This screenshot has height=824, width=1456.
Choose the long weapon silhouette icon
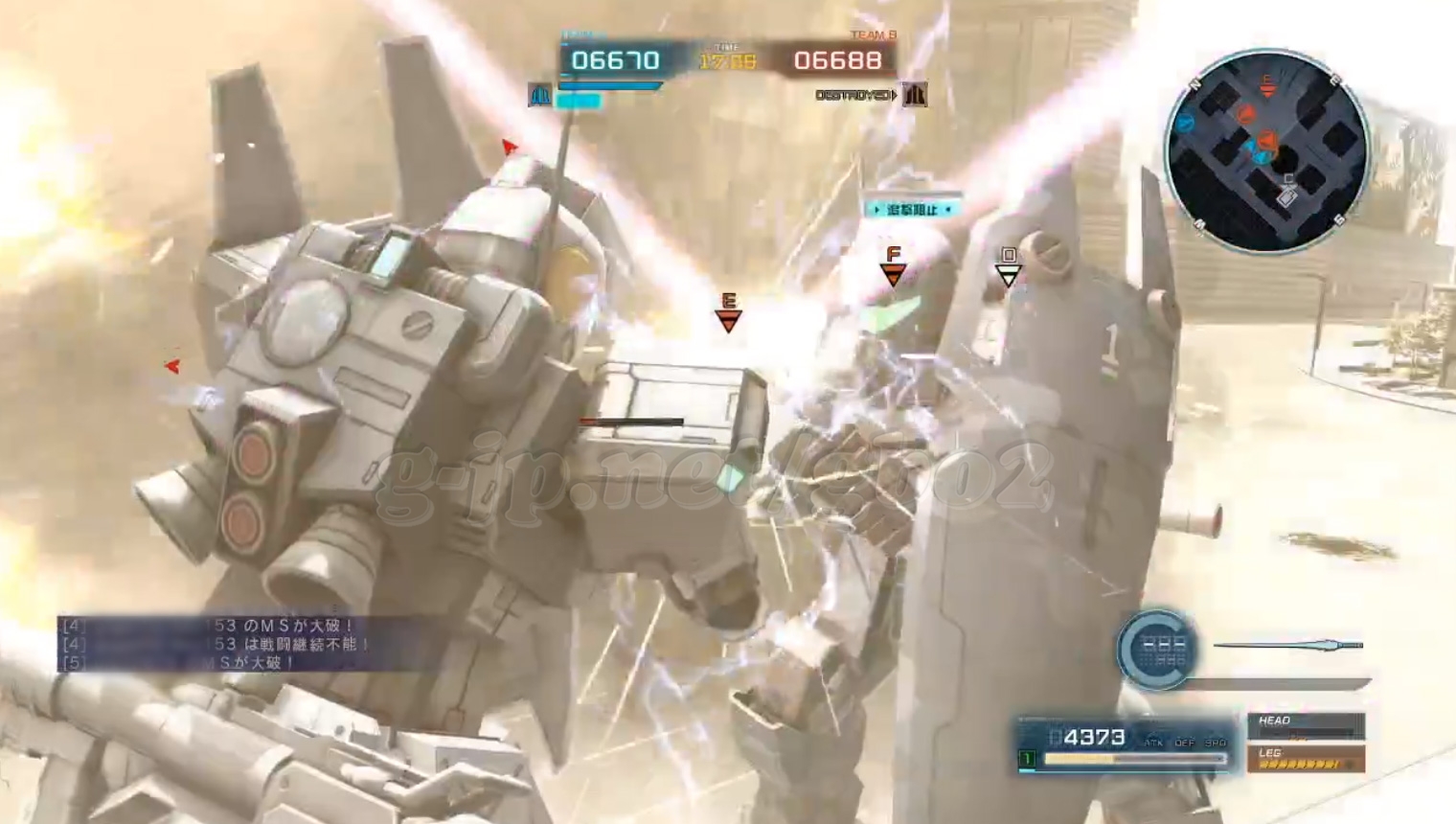1288,645
